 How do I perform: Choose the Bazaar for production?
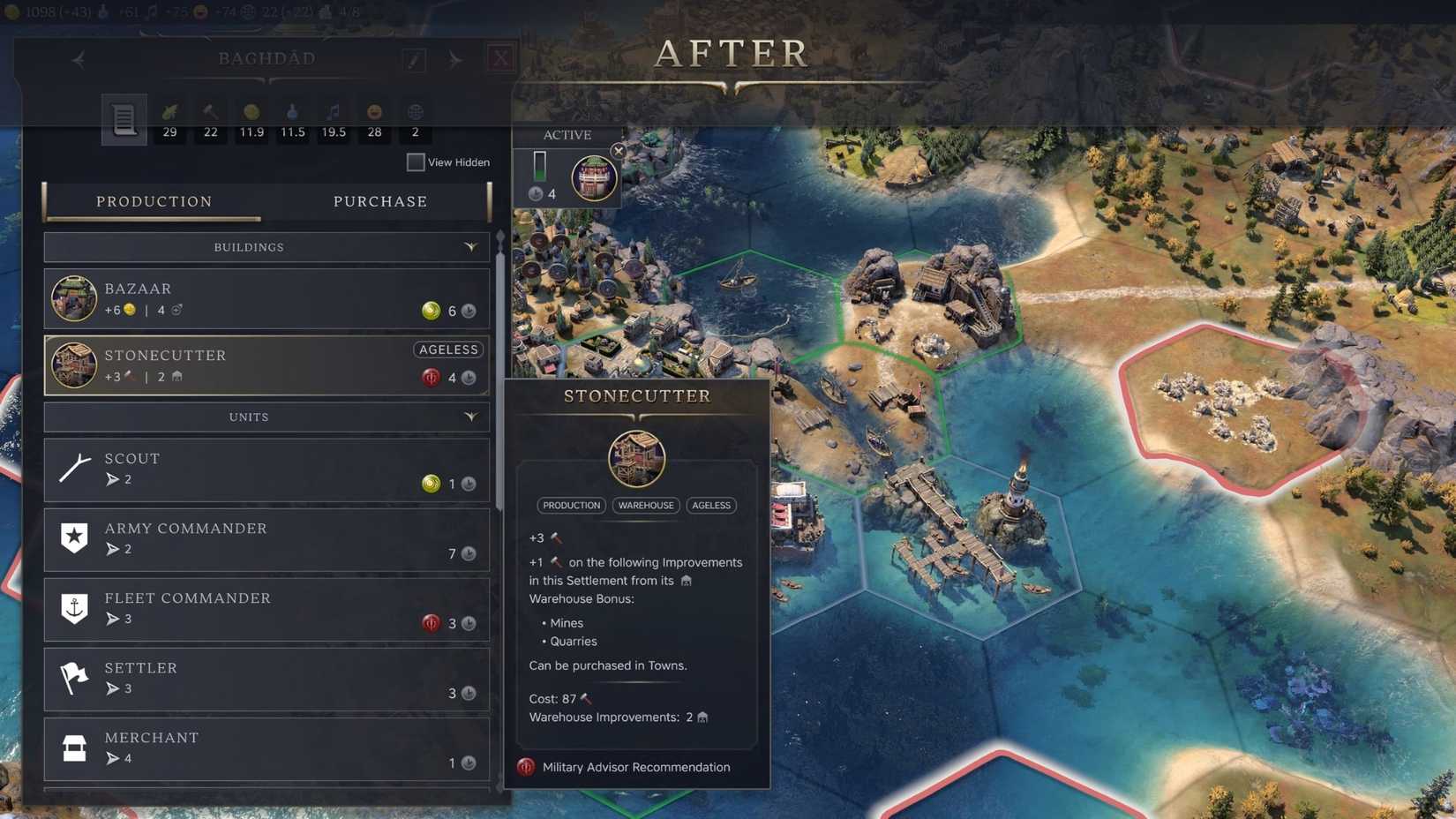[x=265, y=298]
